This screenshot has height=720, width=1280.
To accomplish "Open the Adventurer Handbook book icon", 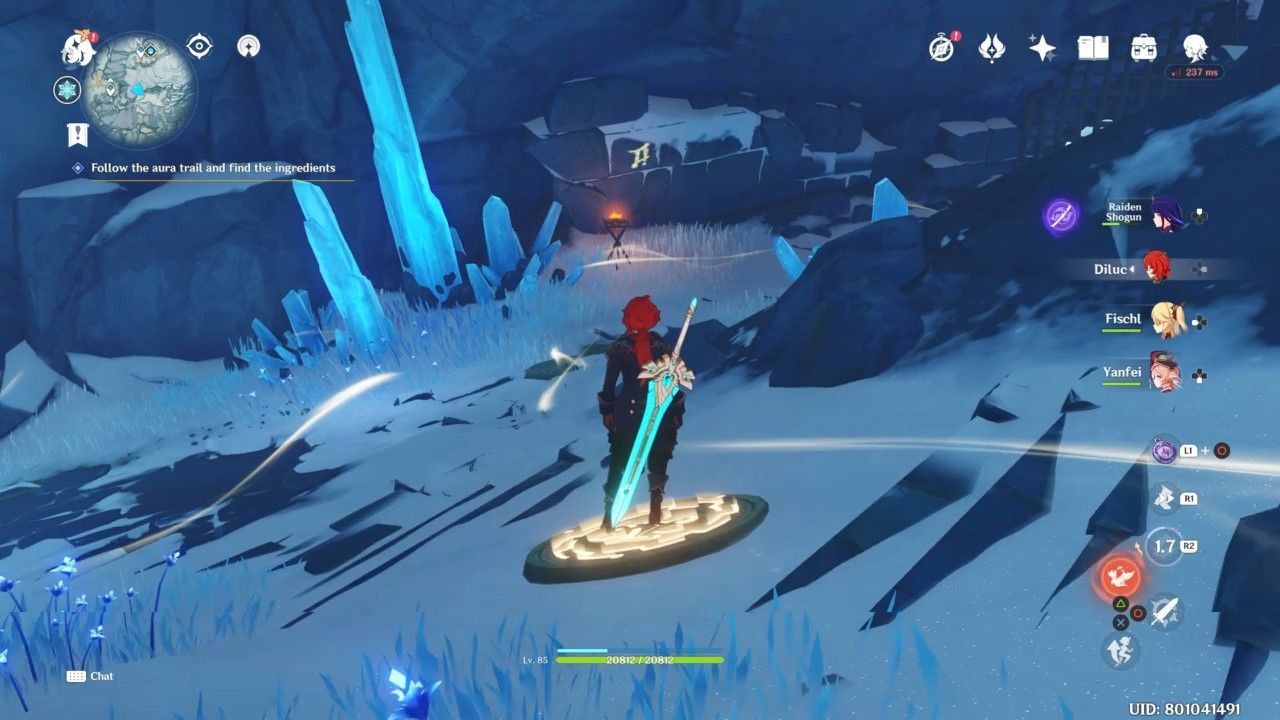I will [1095, 45].
